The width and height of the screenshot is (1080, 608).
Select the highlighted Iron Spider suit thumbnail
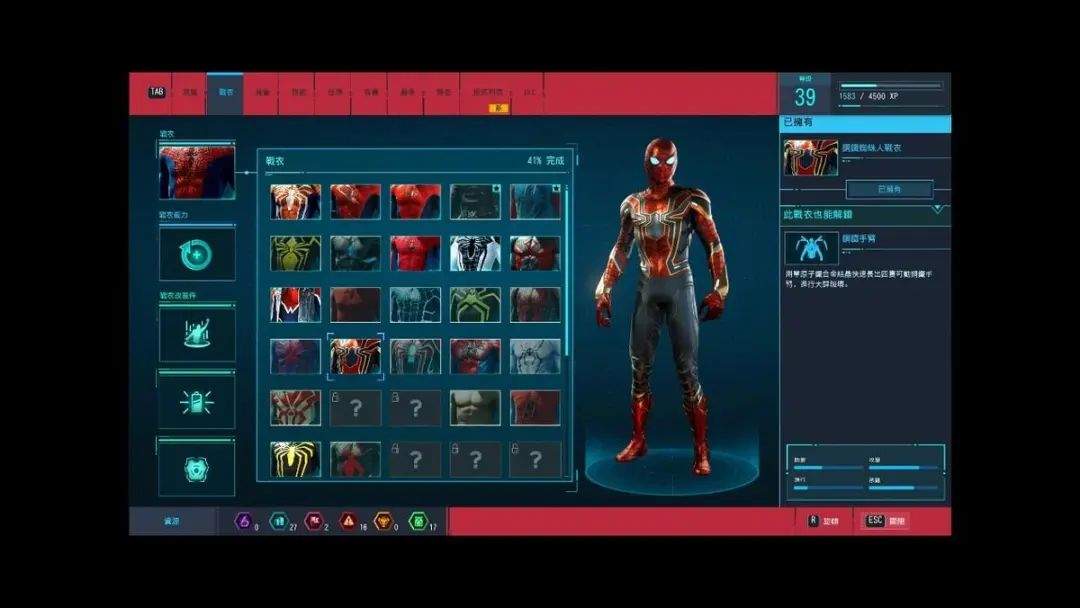pos(355,357)
